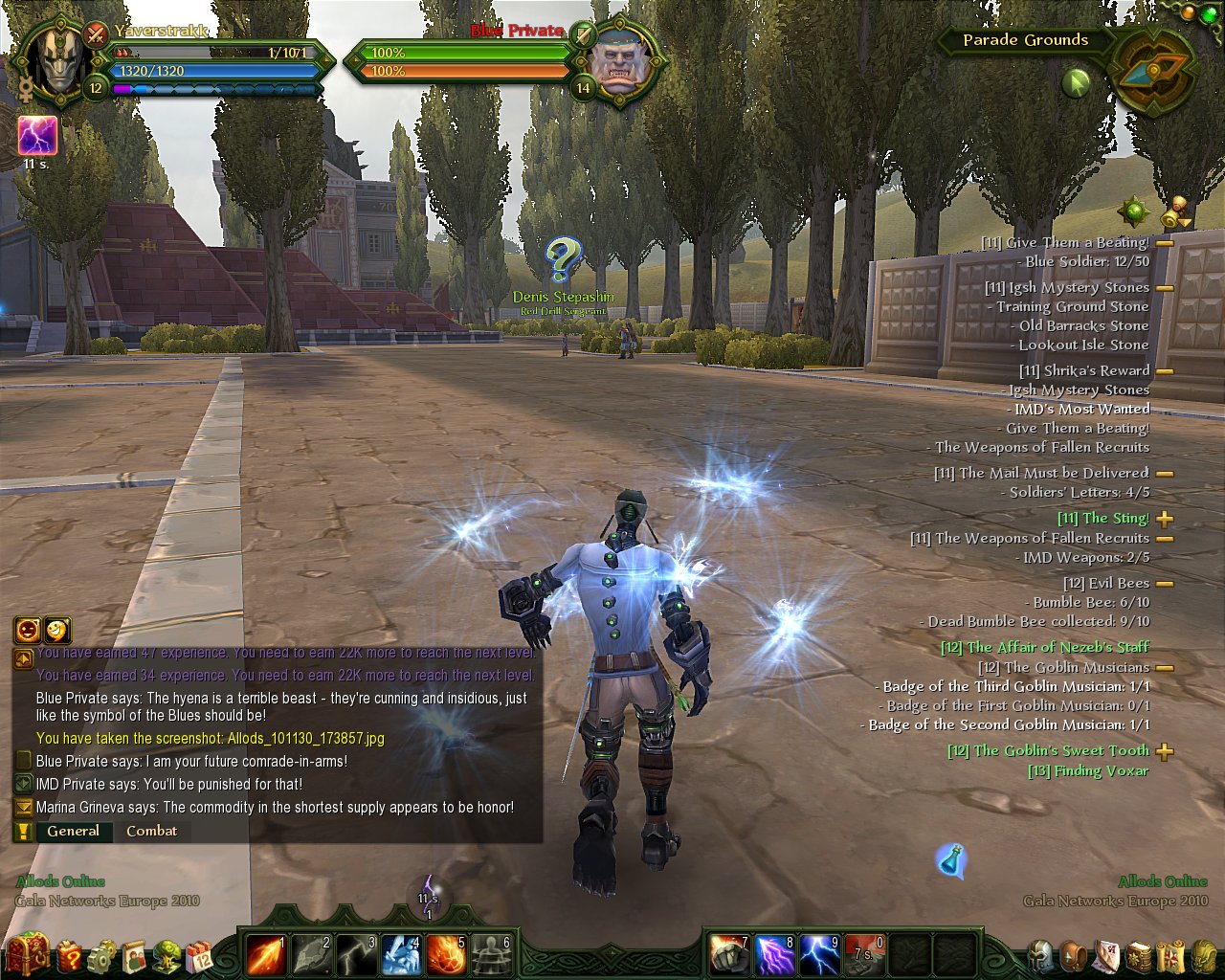Activate the fire arrow ability in slot 1
Image resolution: width=1225 pixels, height=980 pixels.
click(265, 954)
